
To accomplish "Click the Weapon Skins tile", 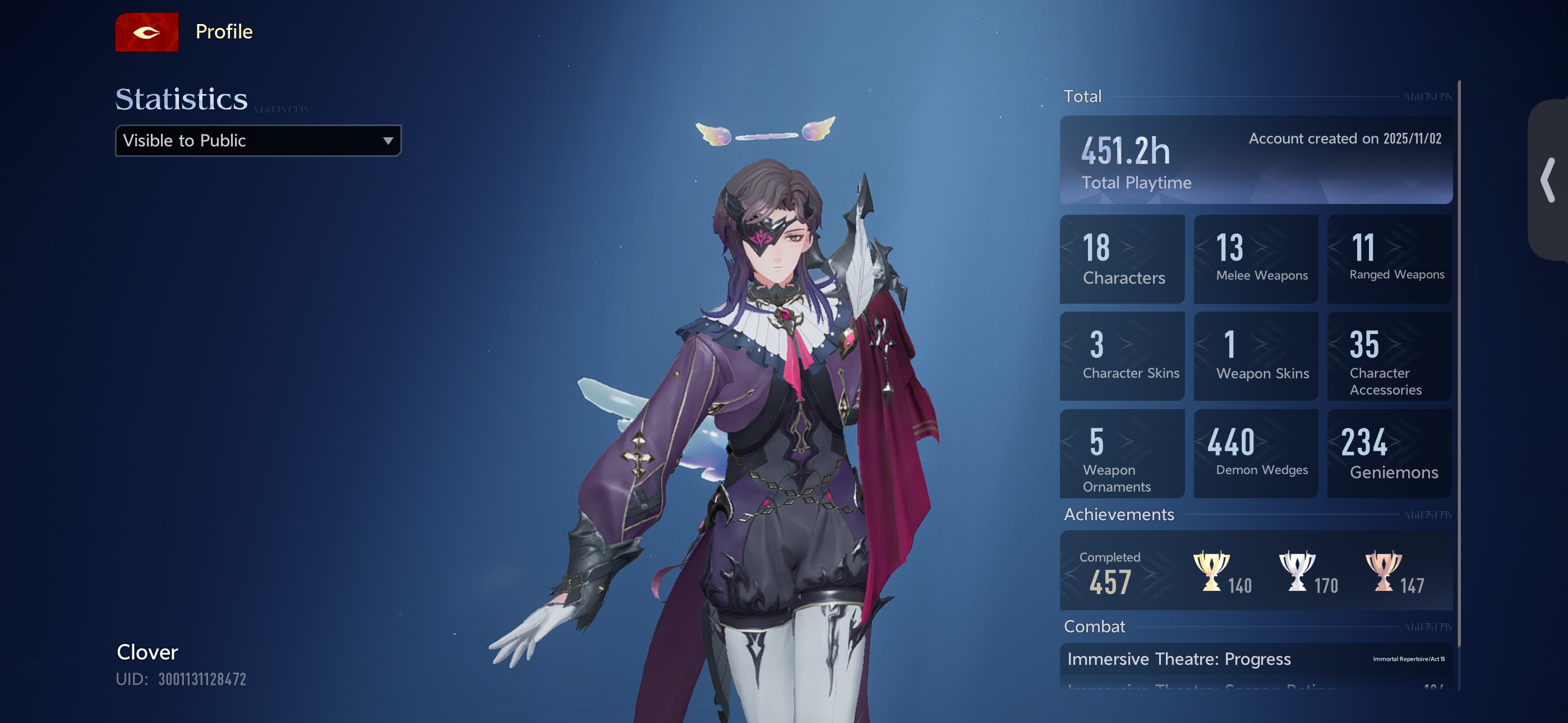I will [1255, 356].
